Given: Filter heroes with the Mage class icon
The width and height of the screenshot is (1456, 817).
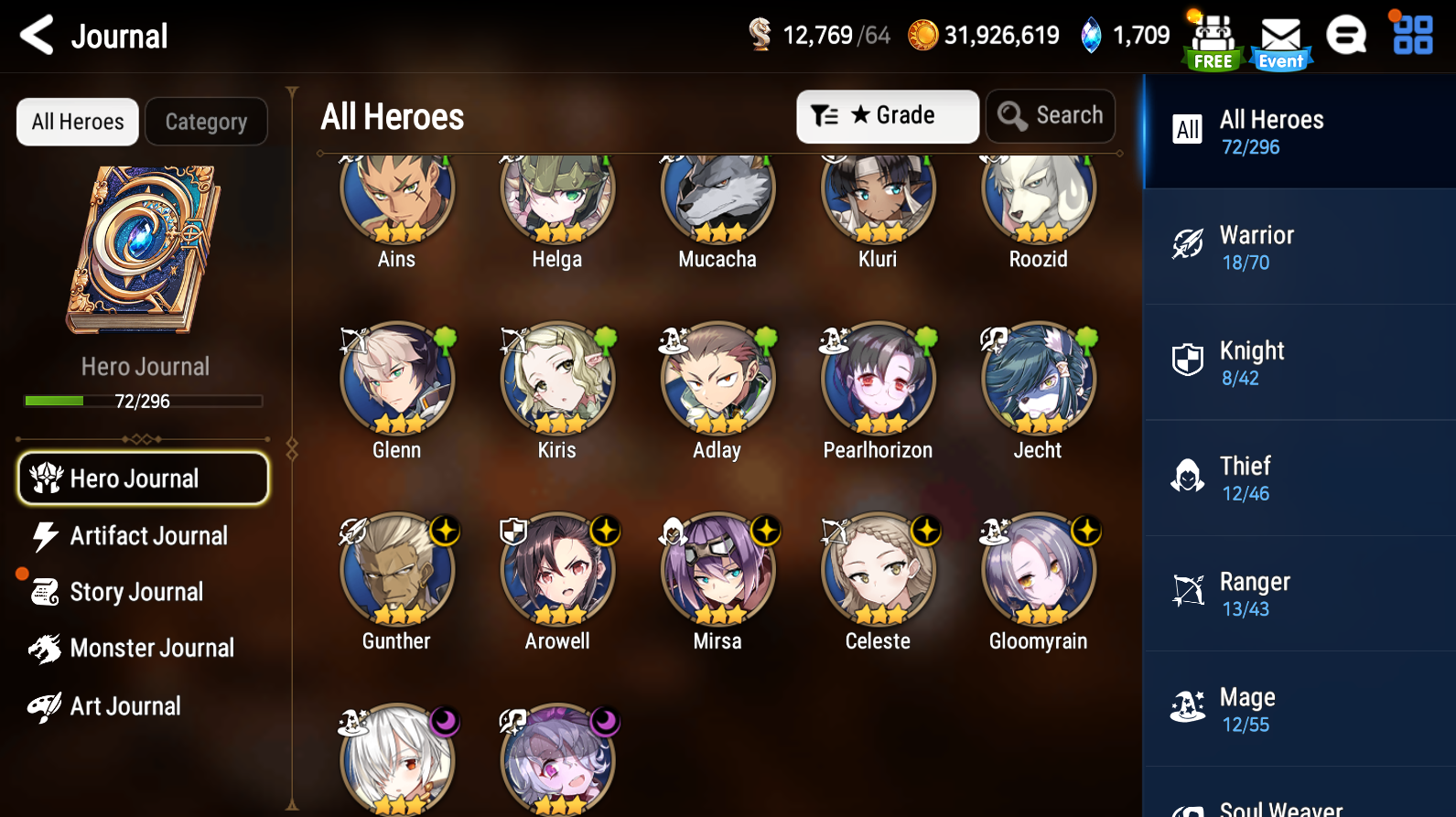Looking at the screenshot, I should click(x=1187, y=706).
